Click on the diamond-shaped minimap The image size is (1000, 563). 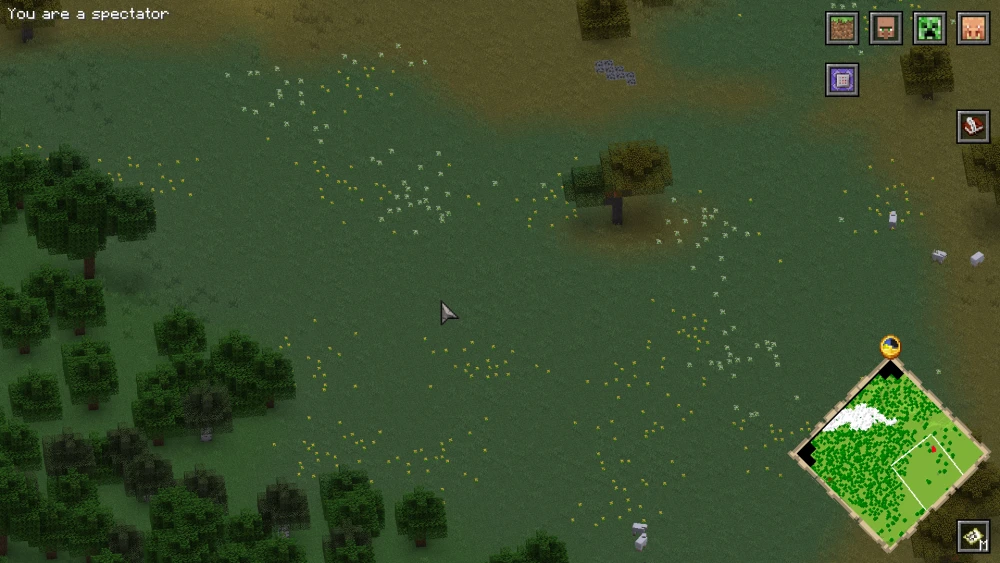tap(891, 451)
